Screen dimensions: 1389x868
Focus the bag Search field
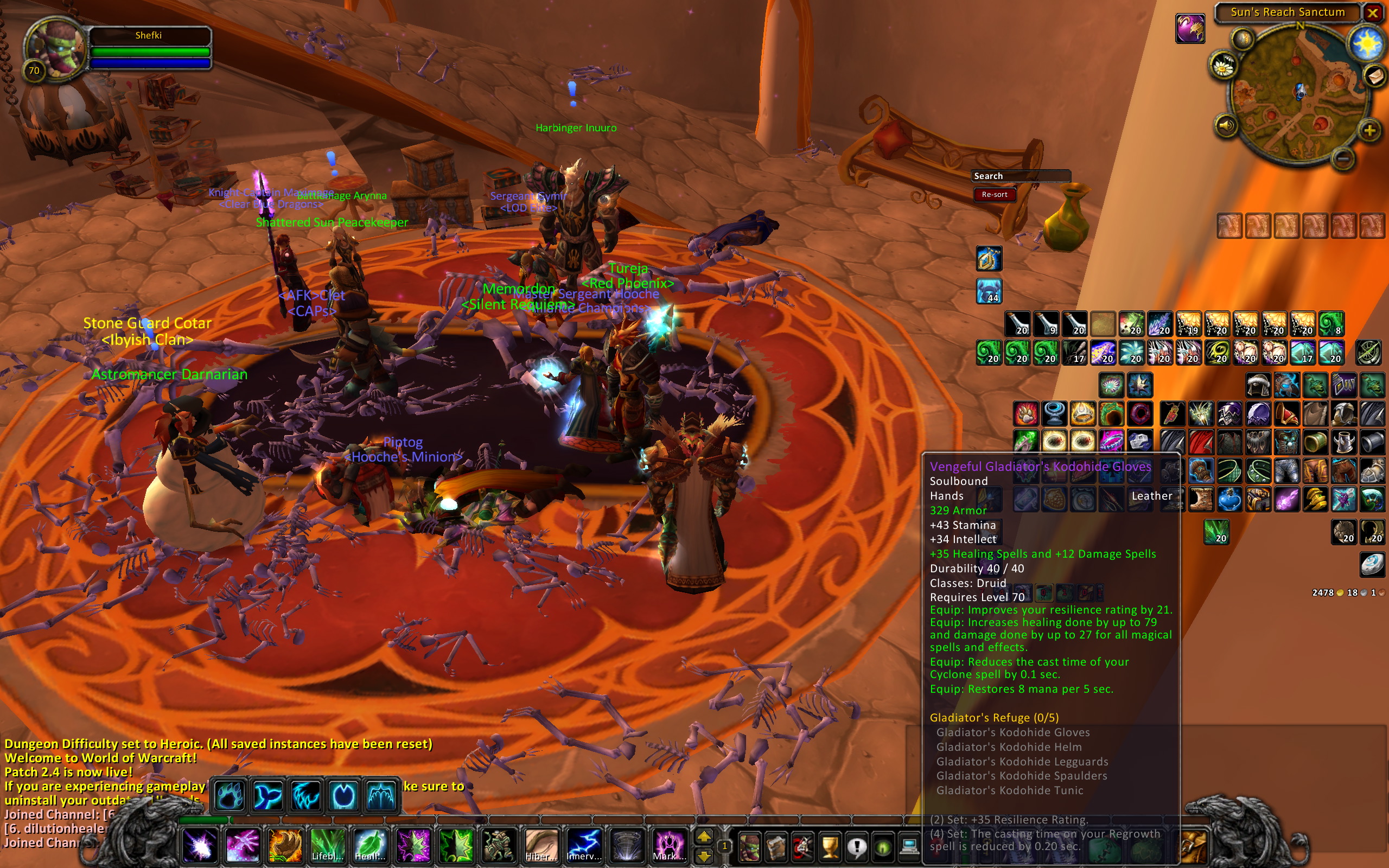point(1021,176)
